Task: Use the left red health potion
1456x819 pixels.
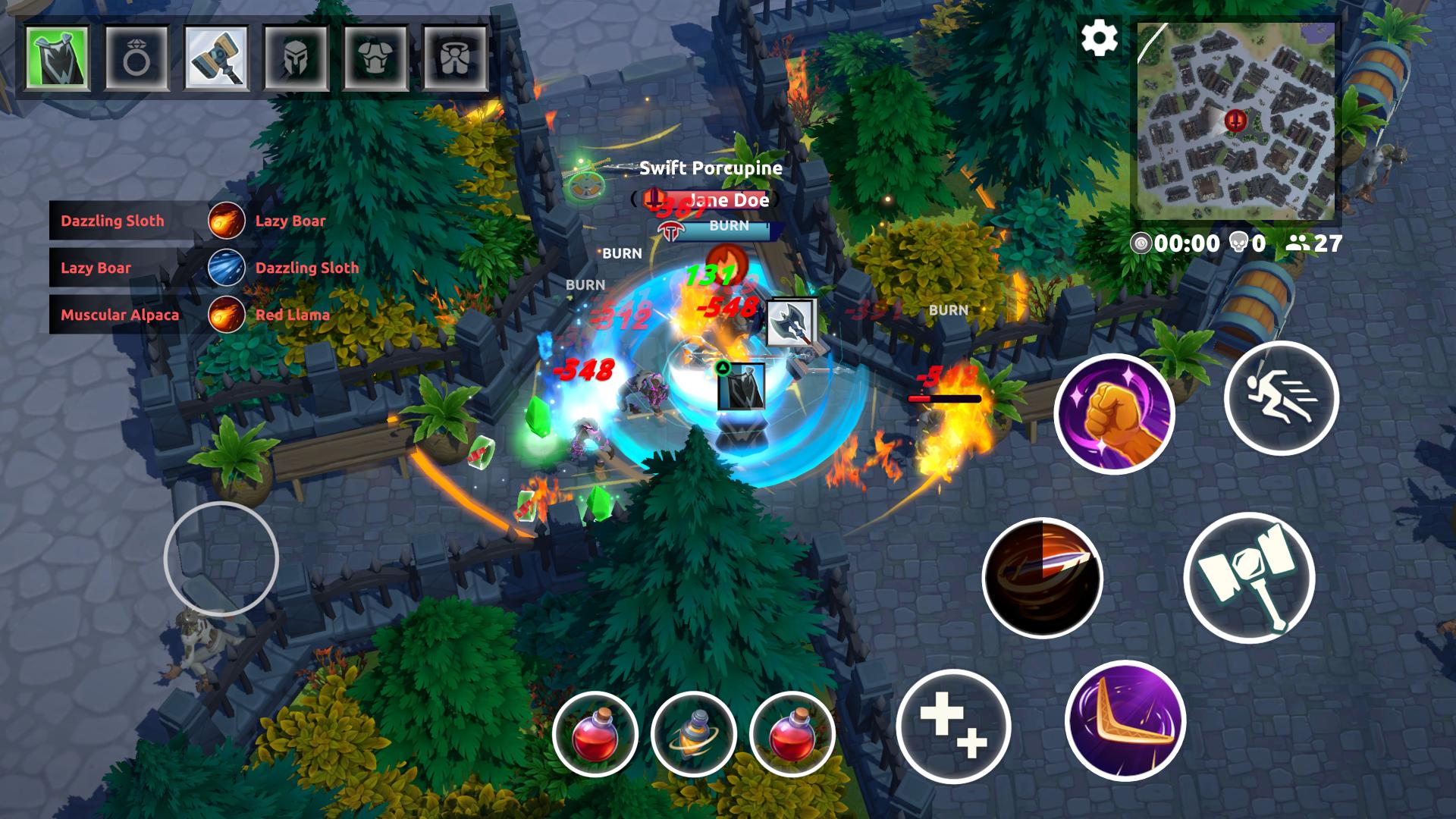Action: tap(595, 734)
